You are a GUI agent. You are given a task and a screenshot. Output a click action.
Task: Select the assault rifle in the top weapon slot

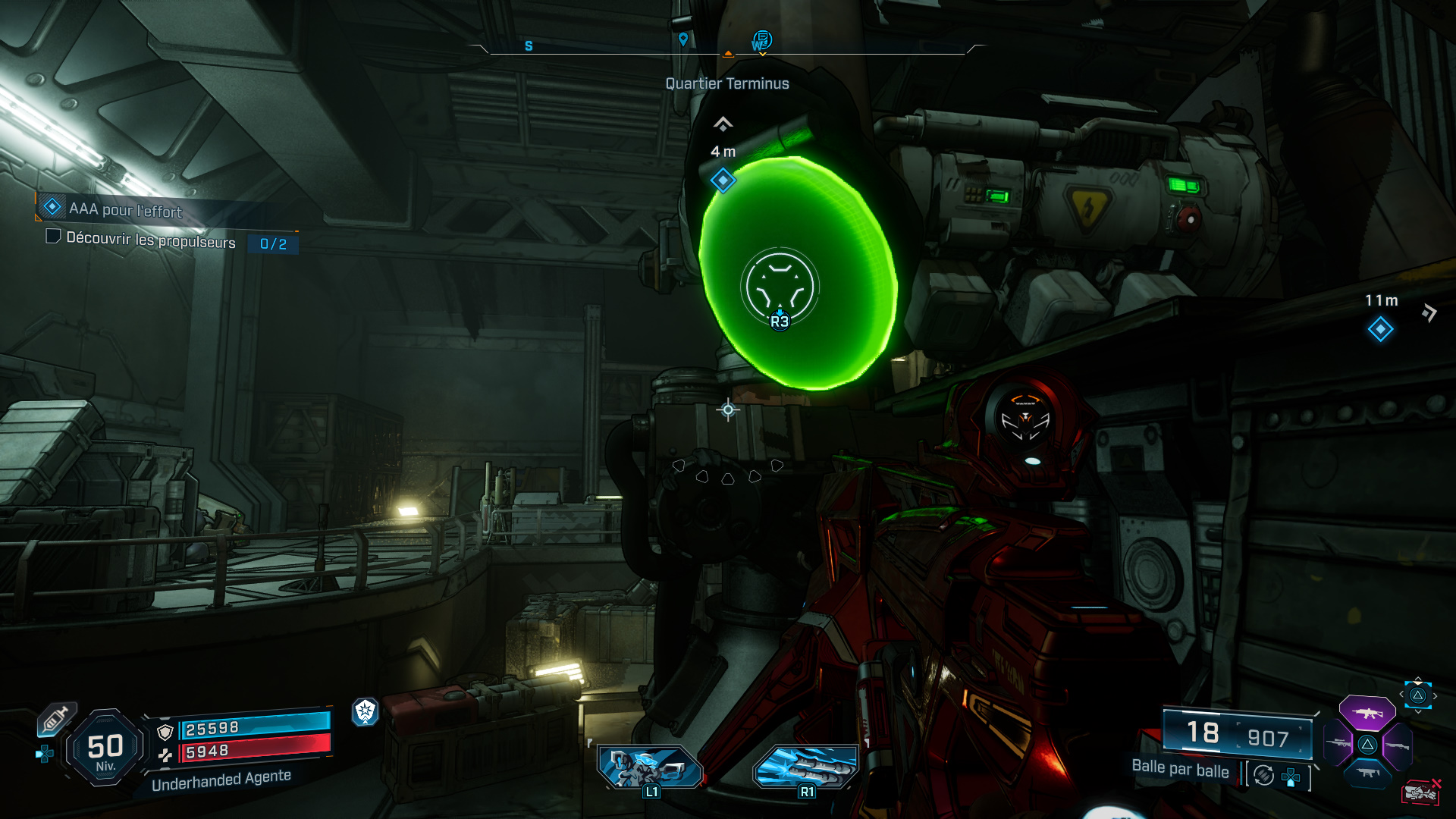click(x=1367, y=713)
